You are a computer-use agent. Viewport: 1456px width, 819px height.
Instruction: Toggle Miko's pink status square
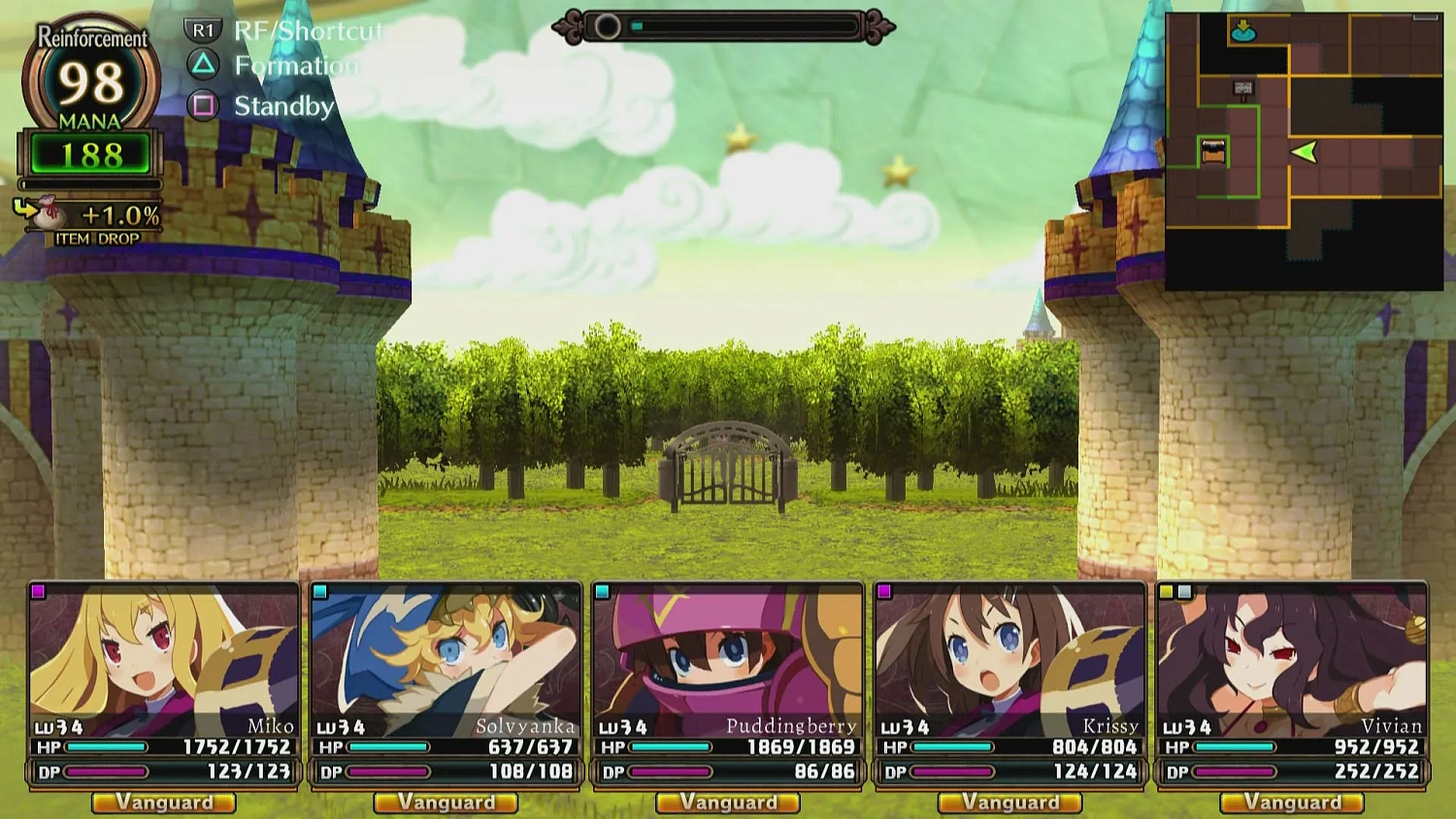[x=36, y=590]
